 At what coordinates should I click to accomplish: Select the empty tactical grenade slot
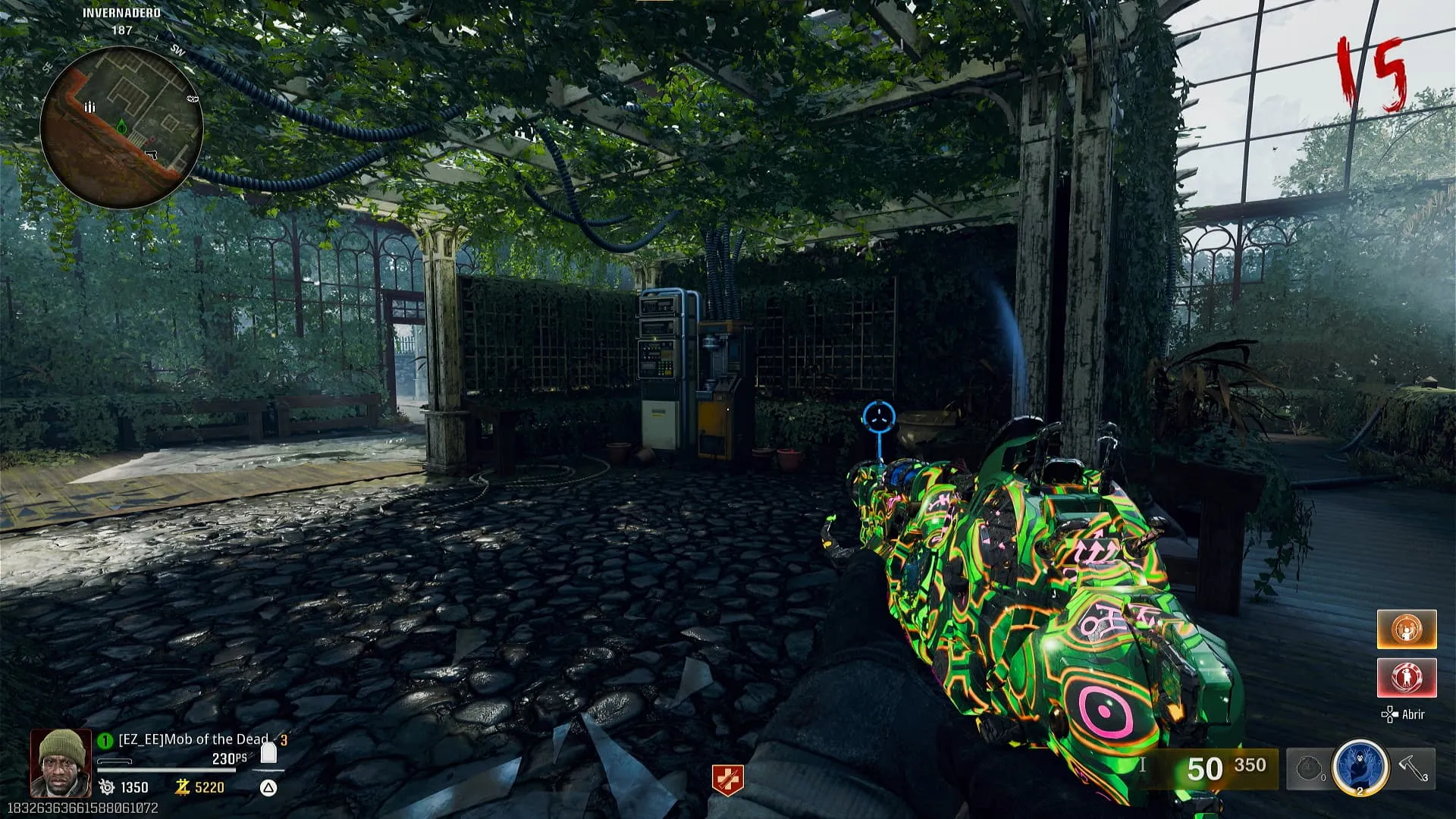1310,769
